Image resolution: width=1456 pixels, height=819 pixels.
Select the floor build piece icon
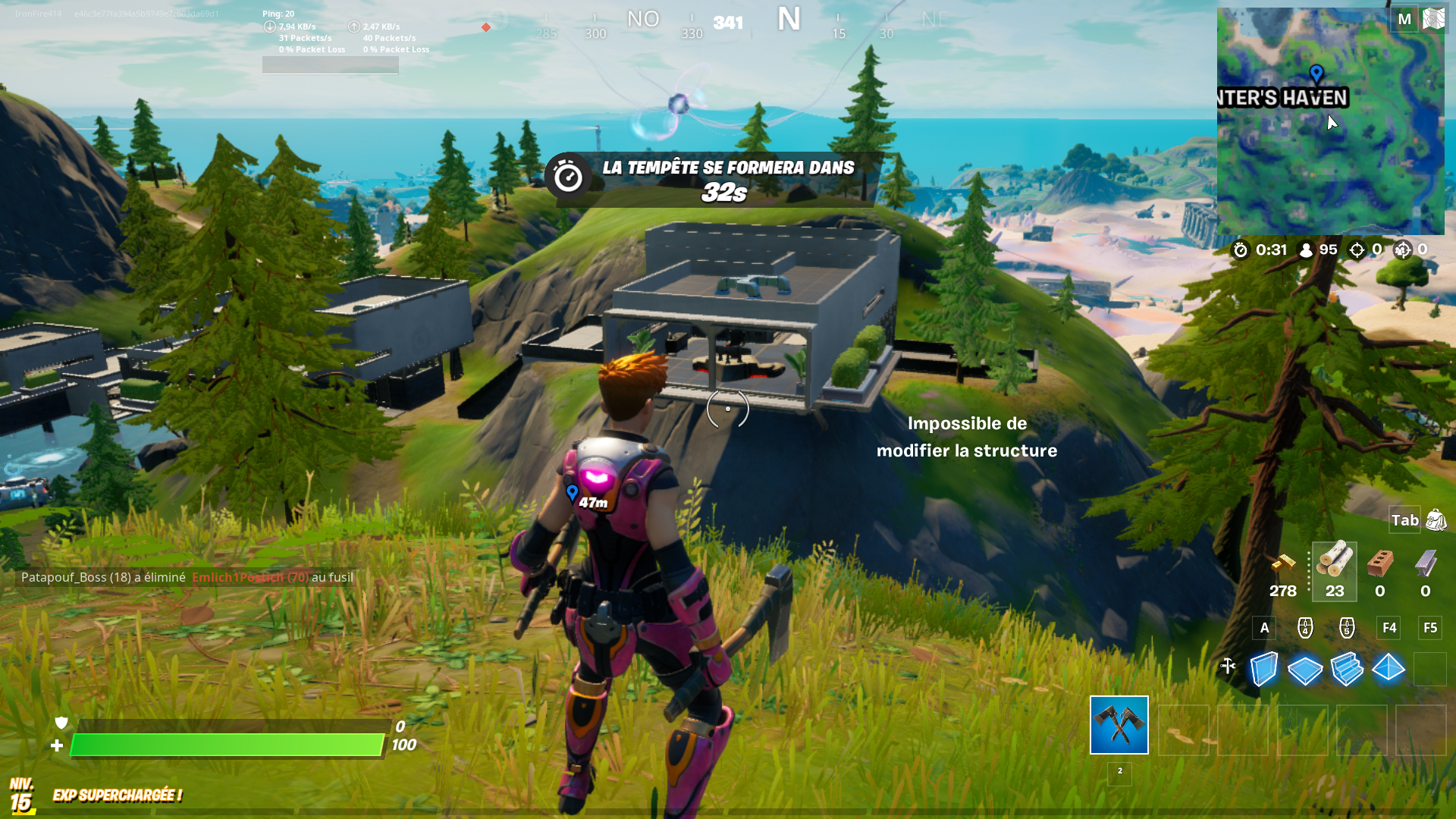click(x=1306, y=668)
